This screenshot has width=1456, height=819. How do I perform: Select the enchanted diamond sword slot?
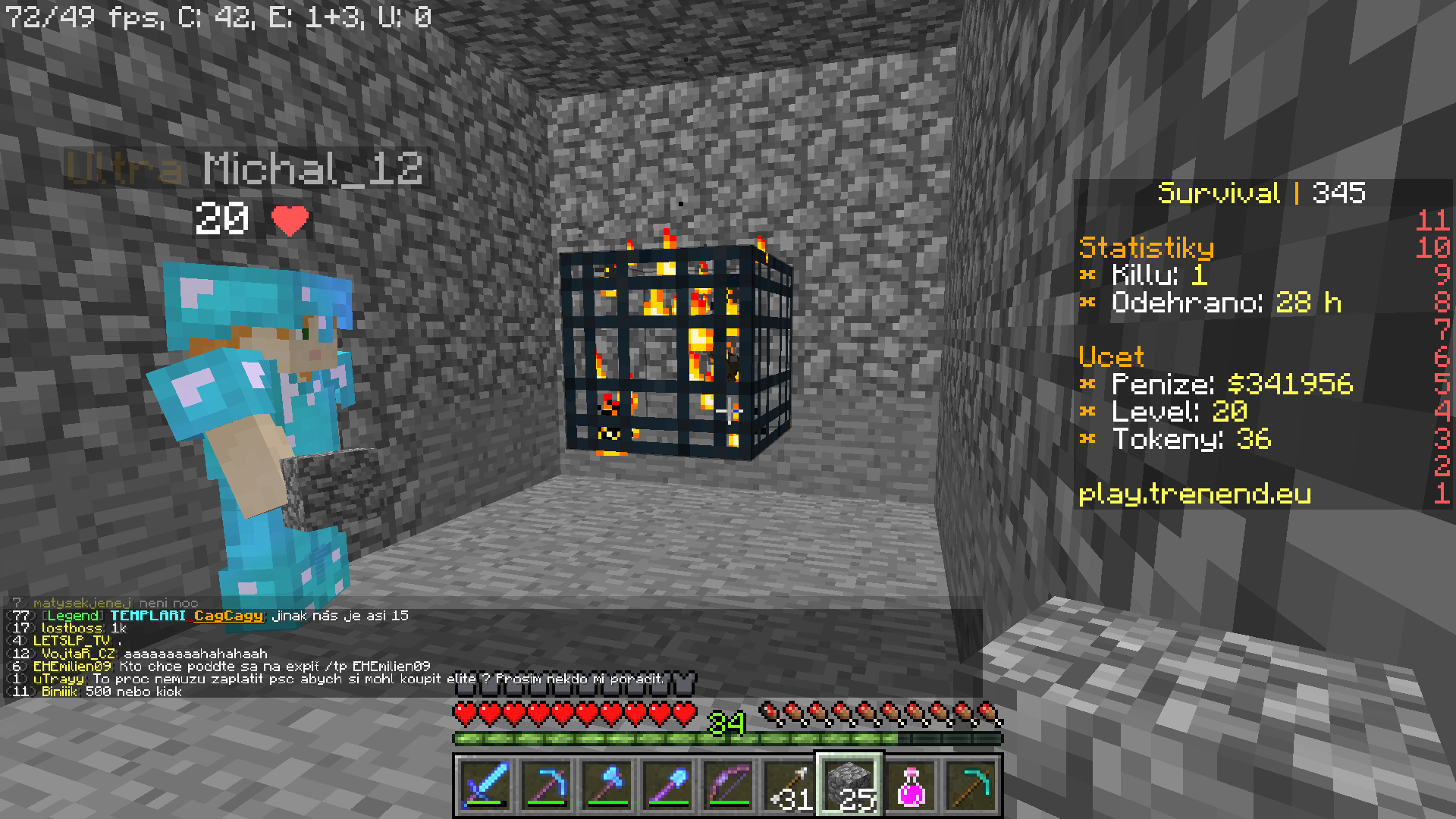click(485, 785)
